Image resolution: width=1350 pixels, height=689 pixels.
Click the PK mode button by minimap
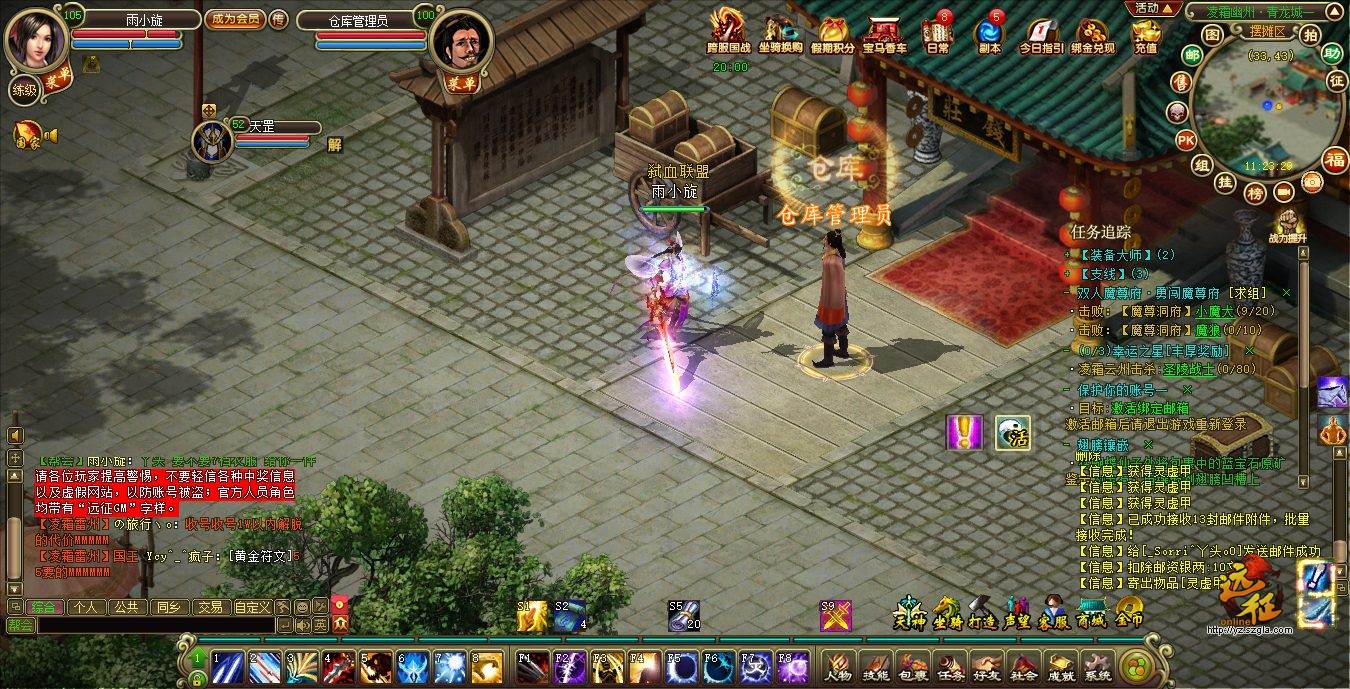tap(1186, 139)
